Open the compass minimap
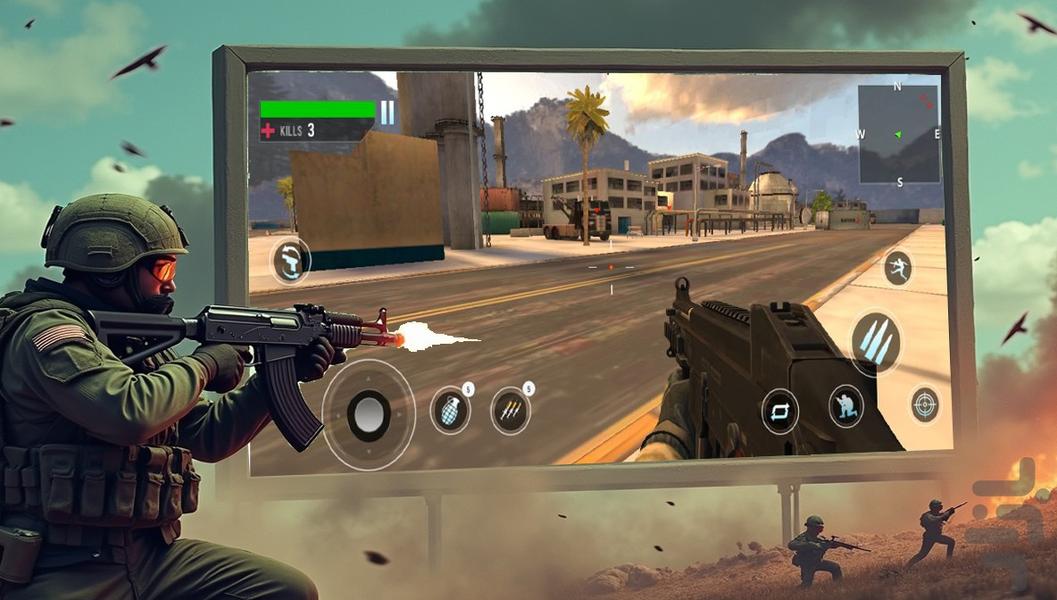This screenshot has height=600, width=1057. [x=898, y=134]
